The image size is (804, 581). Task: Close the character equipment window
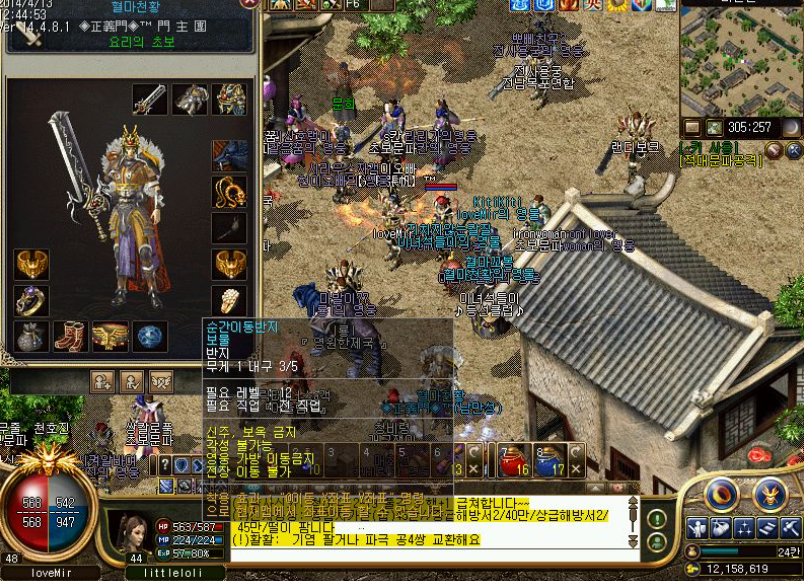[249, 5]
